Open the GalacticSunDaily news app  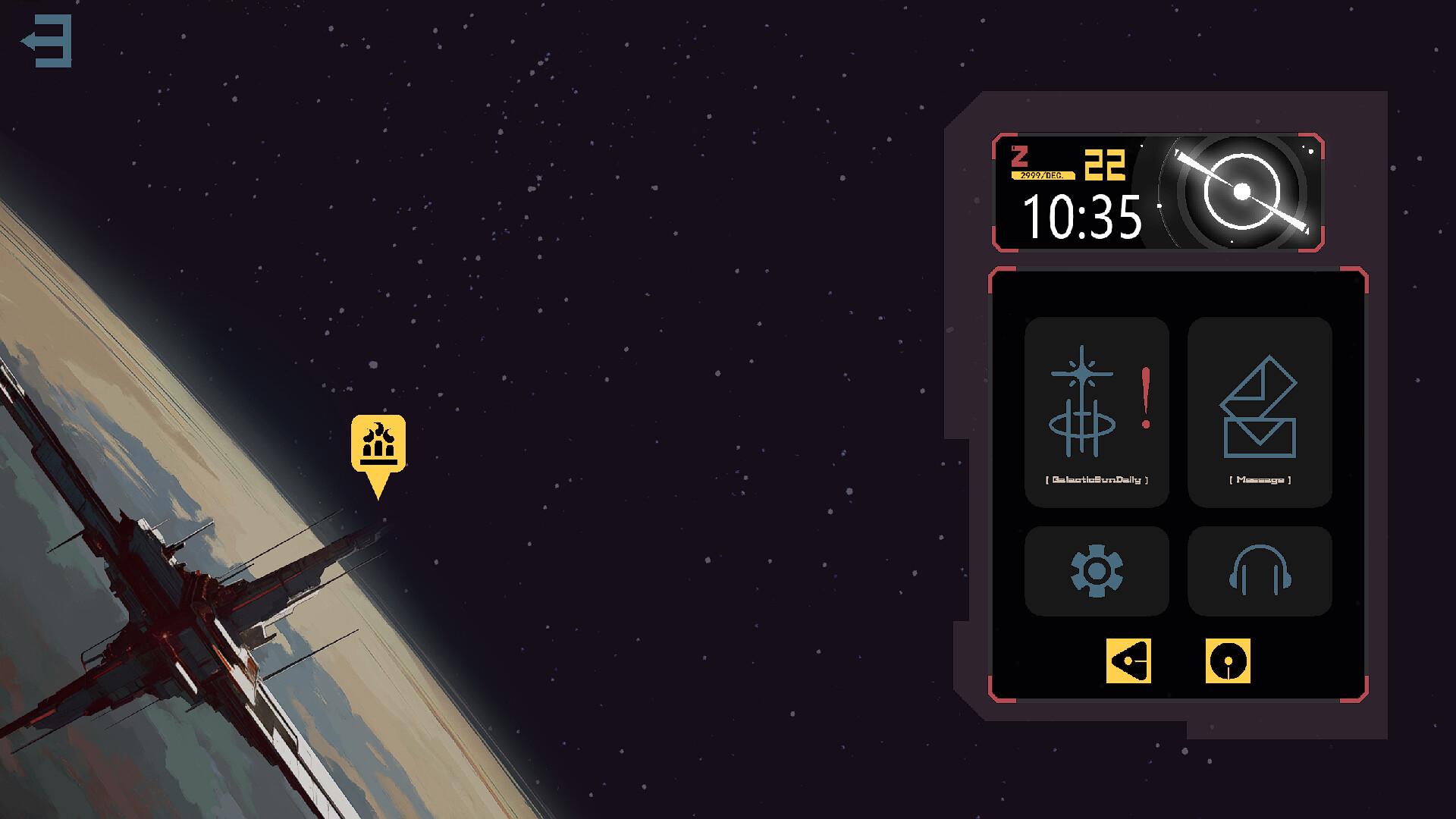click(1097, 412)
